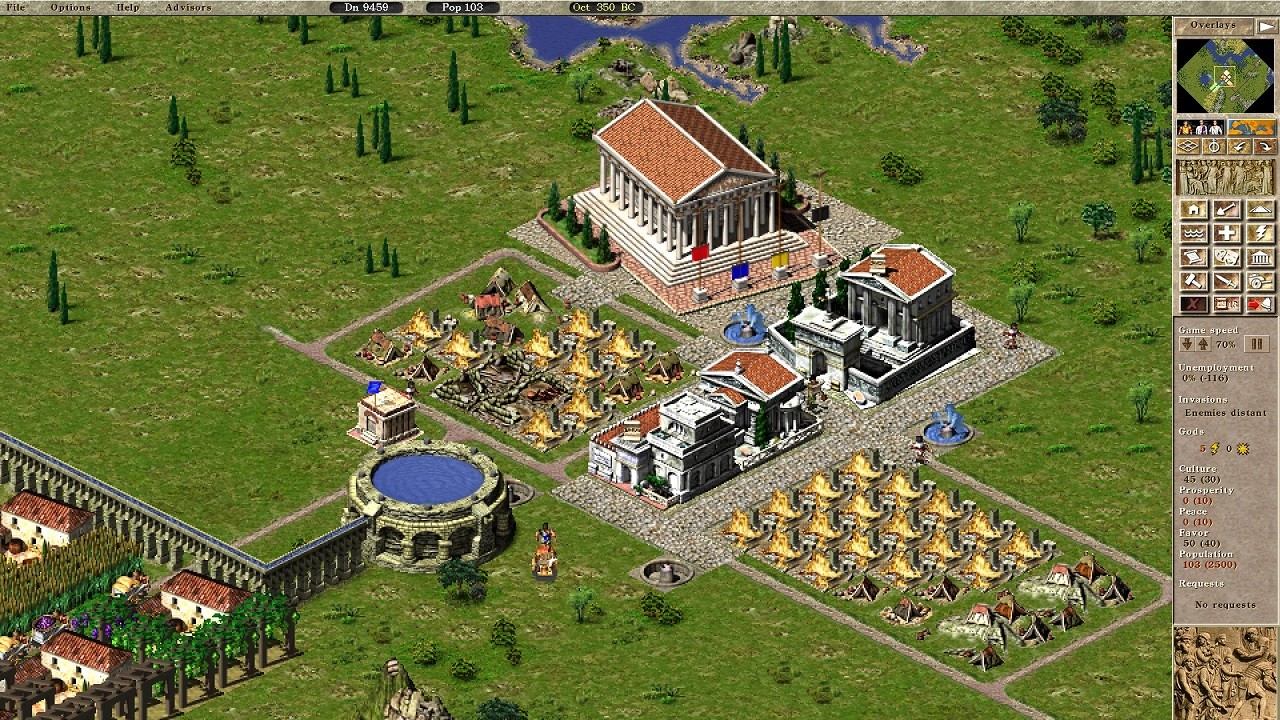
Task: Choose the theater masks entertainment category
Action: pyautogui.click(x=1227, y=257)
